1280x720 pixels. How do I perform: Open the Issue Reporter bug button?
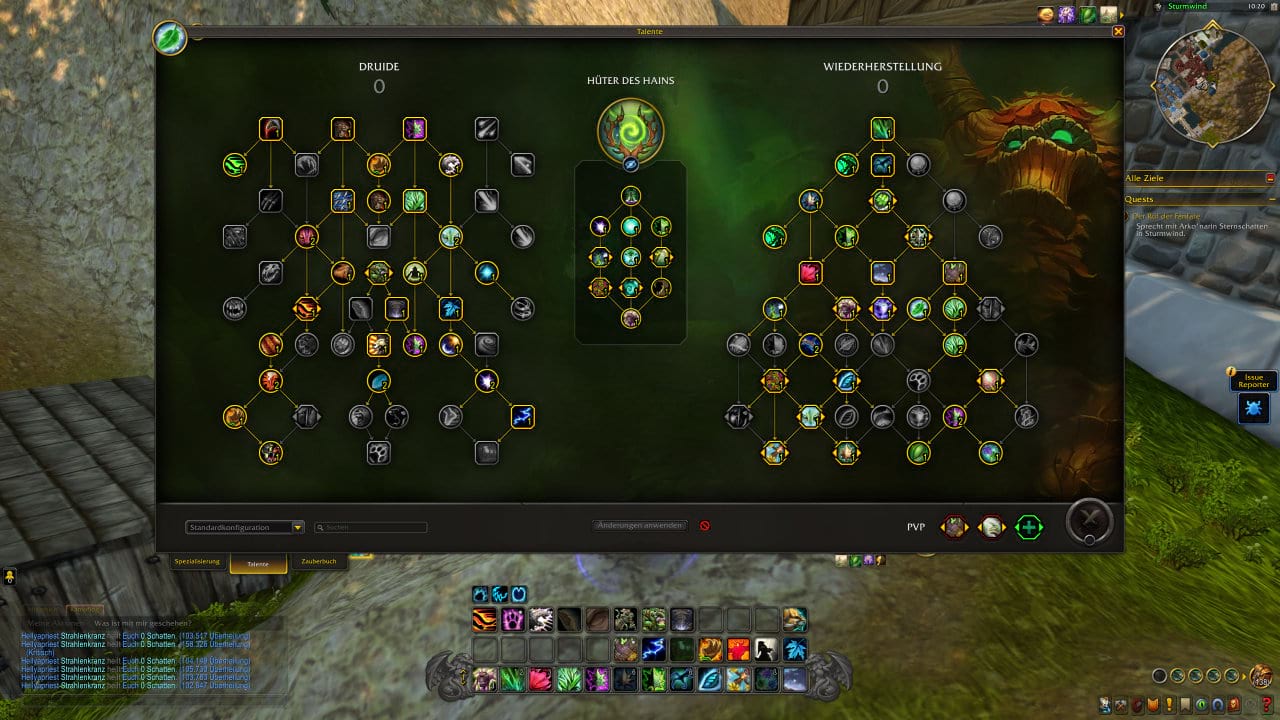point(1253,408)
